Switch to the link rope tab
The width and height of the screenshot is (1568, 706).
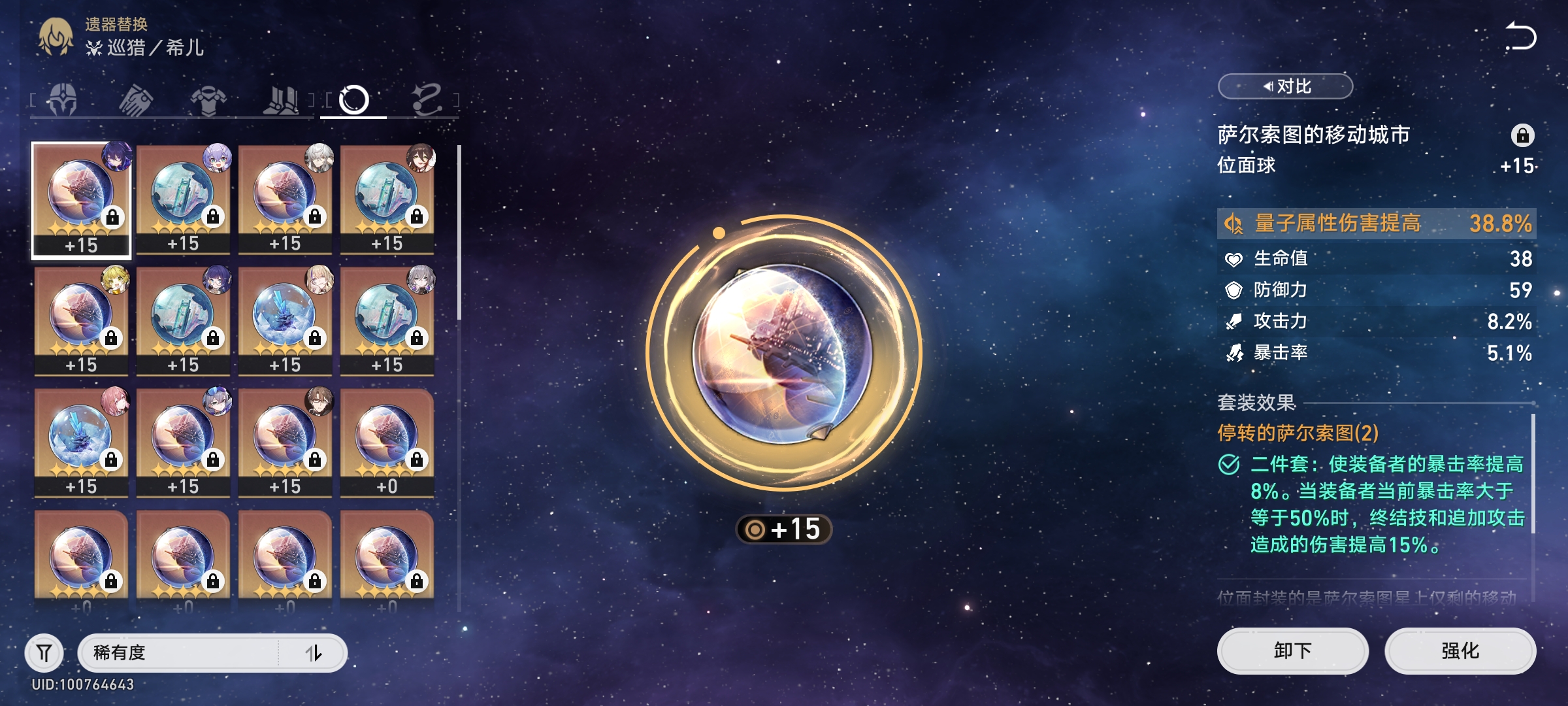click(x=427, y=100)
